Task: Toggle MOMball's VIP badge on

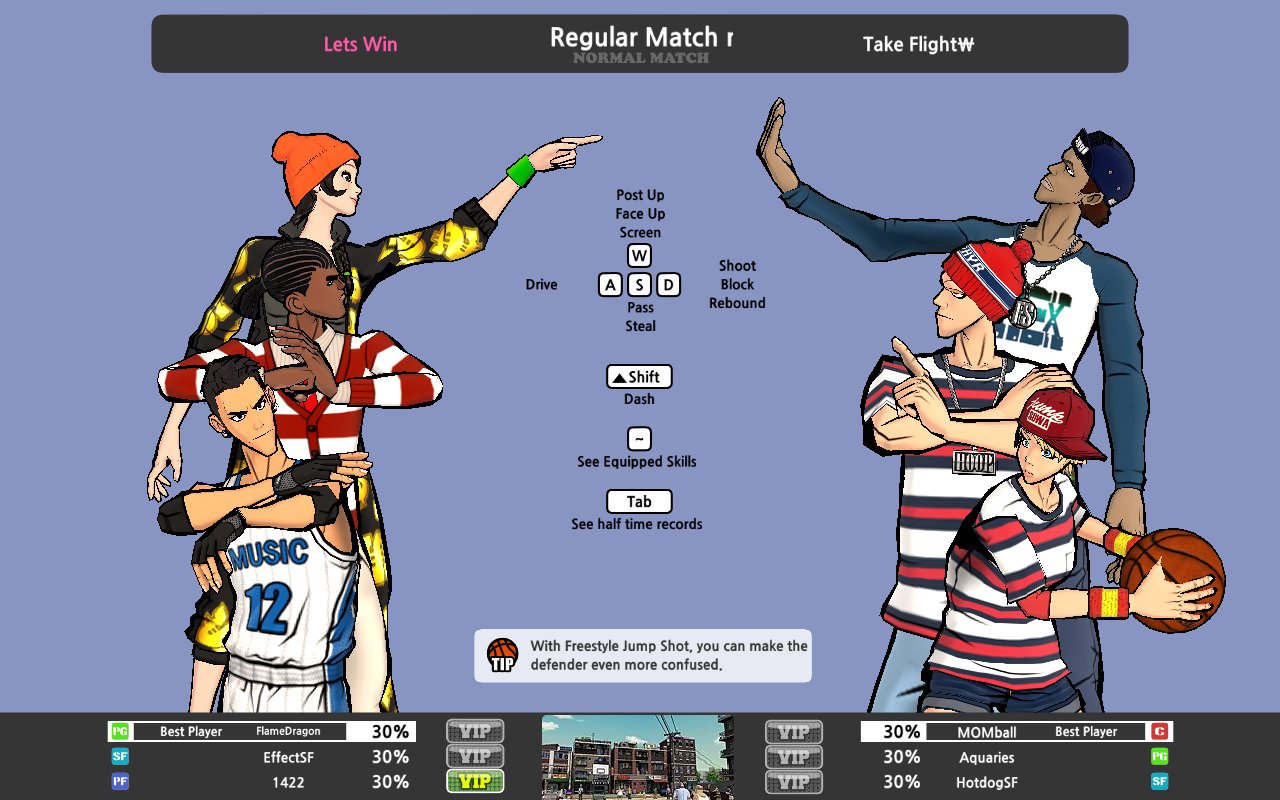Action: 793,731
